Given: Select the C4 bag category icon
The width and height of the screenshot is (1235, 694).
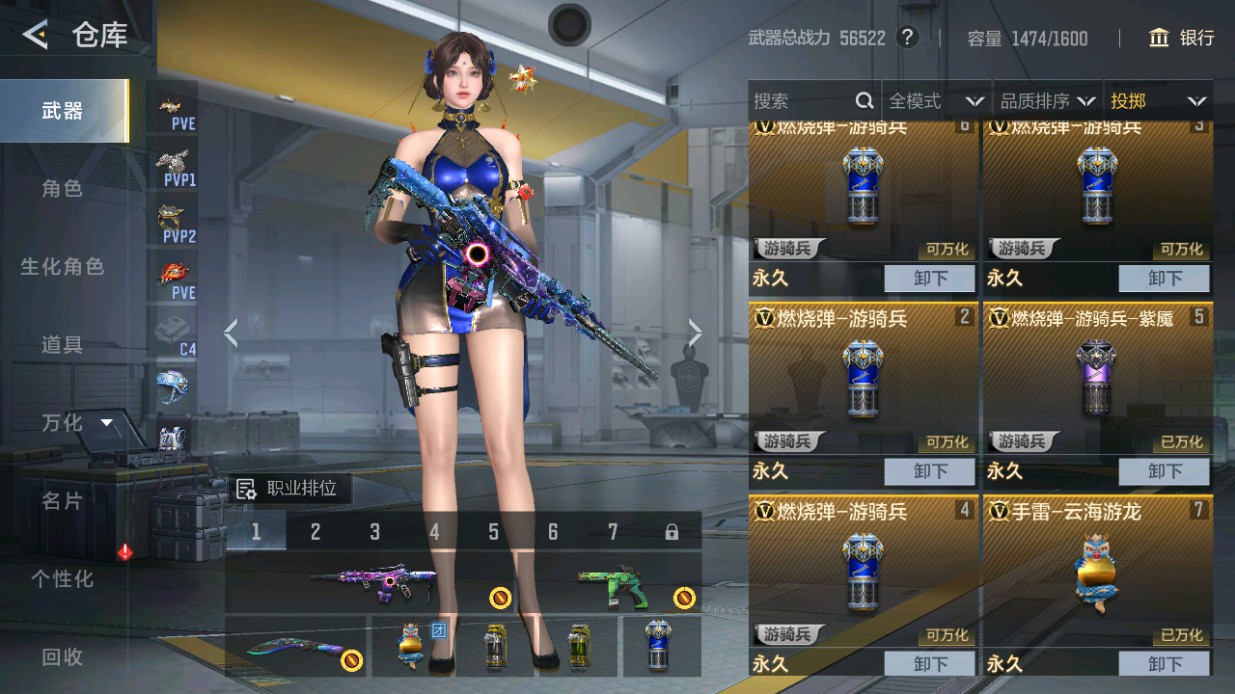Looking at the screenshot, I should click(x=176, y=335).
